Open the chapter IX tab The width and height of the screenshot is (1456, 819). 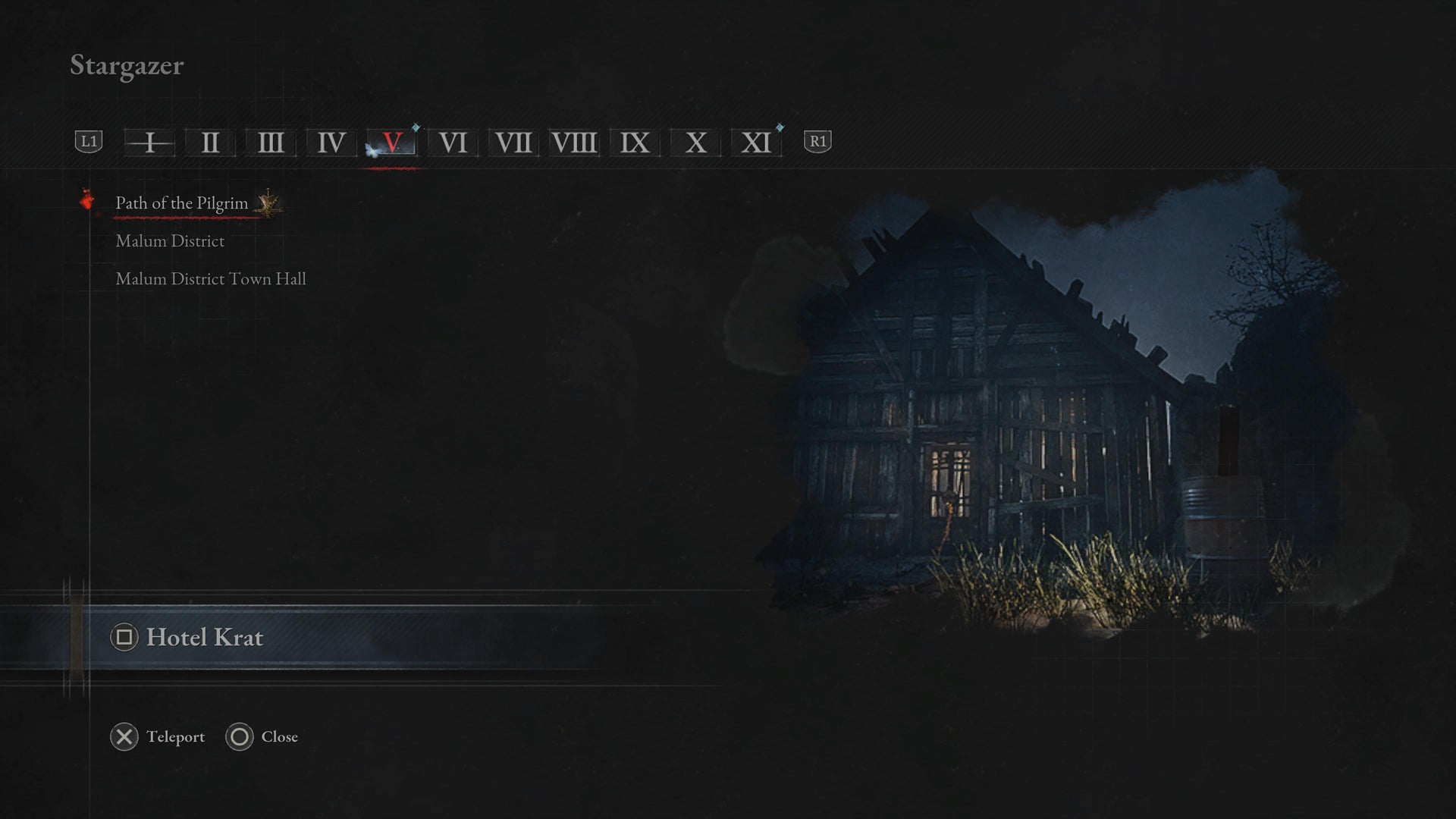(635, 142)
